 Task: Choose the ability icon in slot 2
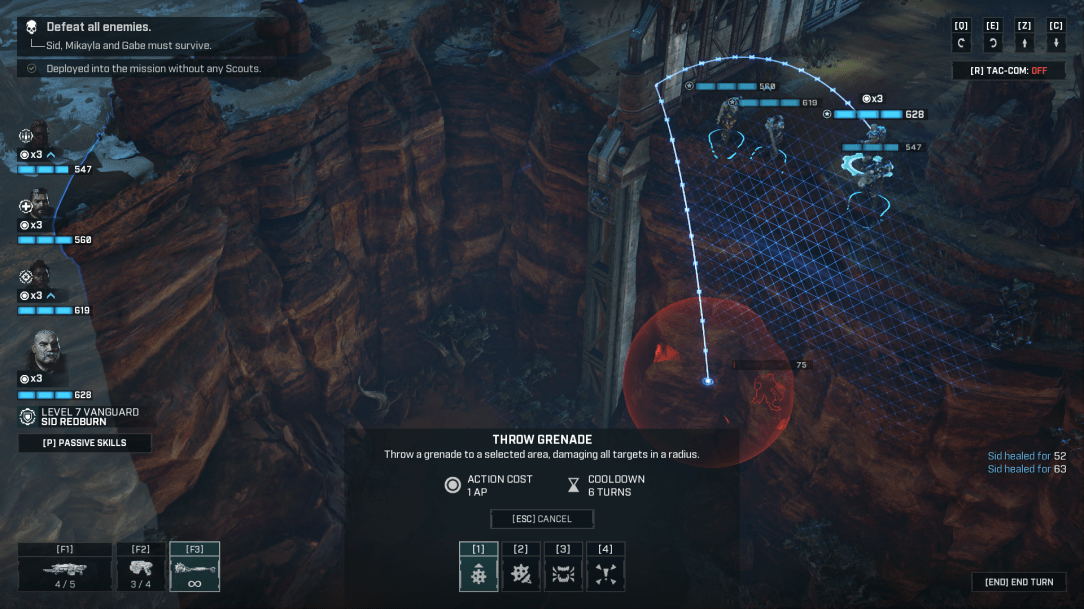pyautogui.click(x=520, y=574)
